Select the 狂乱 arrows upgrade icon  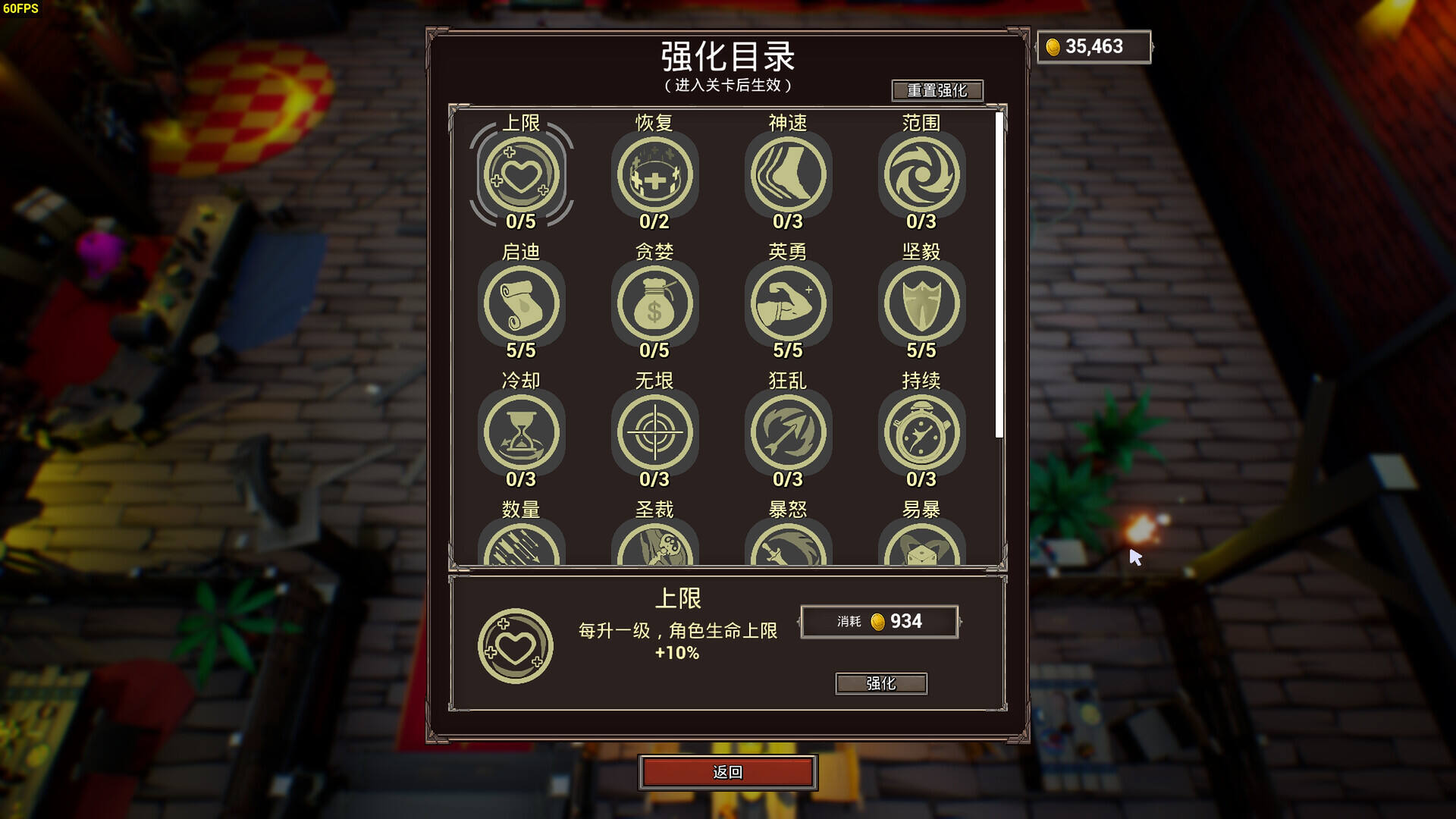pyautogui.click(x=788, y=431)
